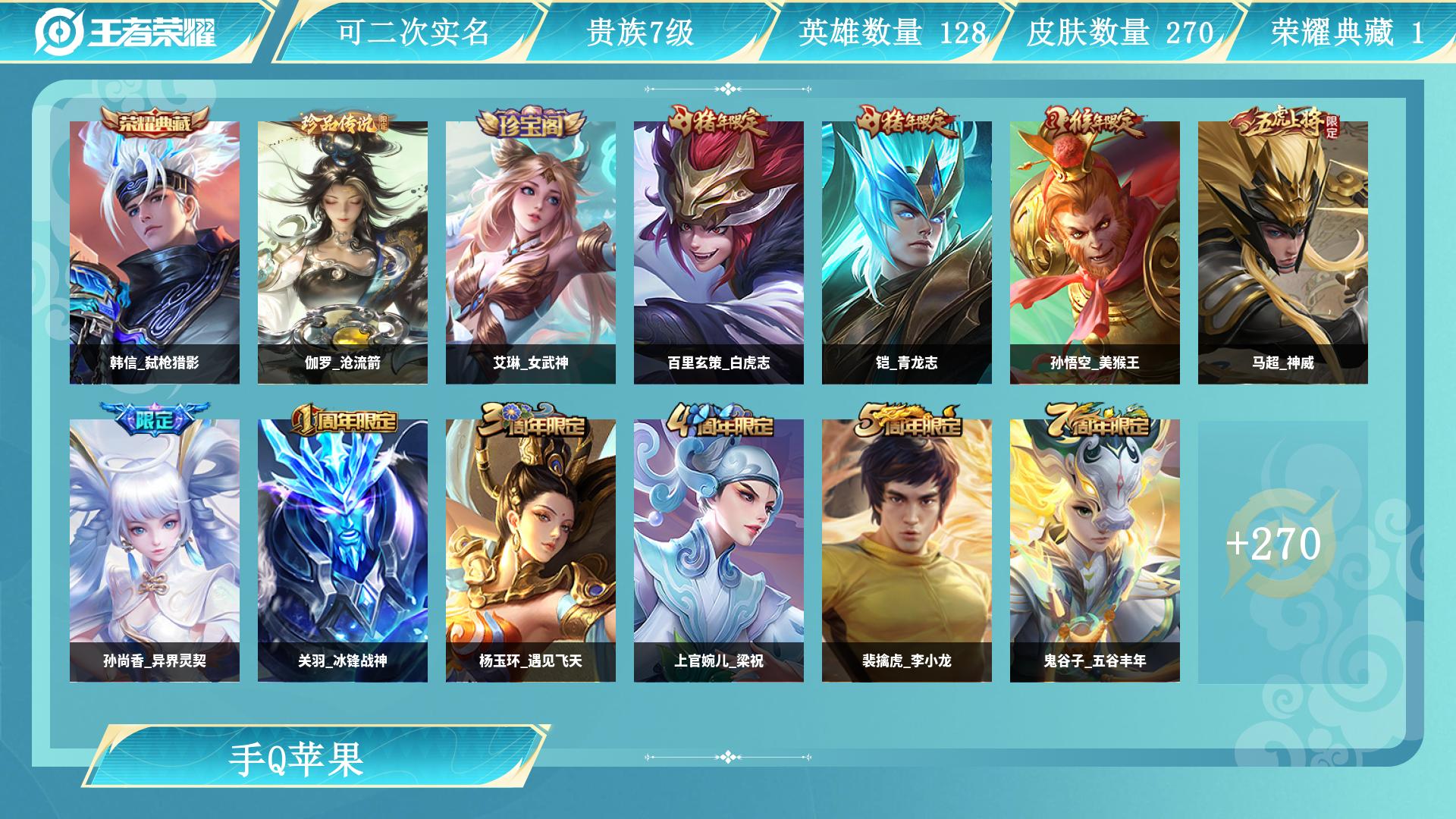This screenshot has height=819, width=1456.
Task: Choose the 艾琳_女武神 skin card
Action: [x=531, y=253]
